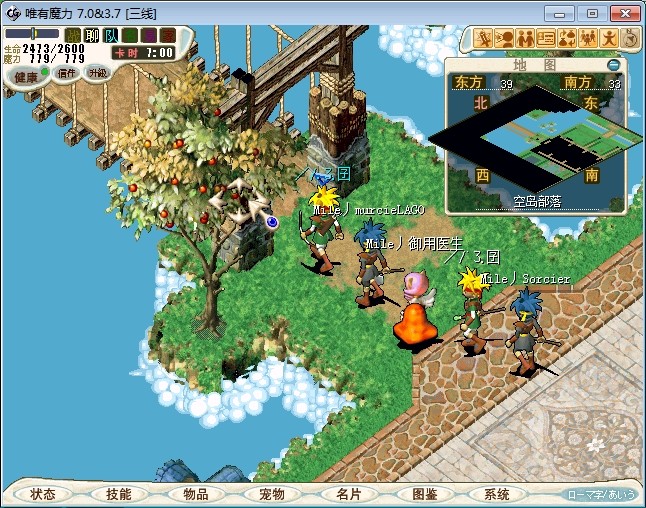Minimize the 地图 map panel
The image size is (646, 508).
[613, 64]
